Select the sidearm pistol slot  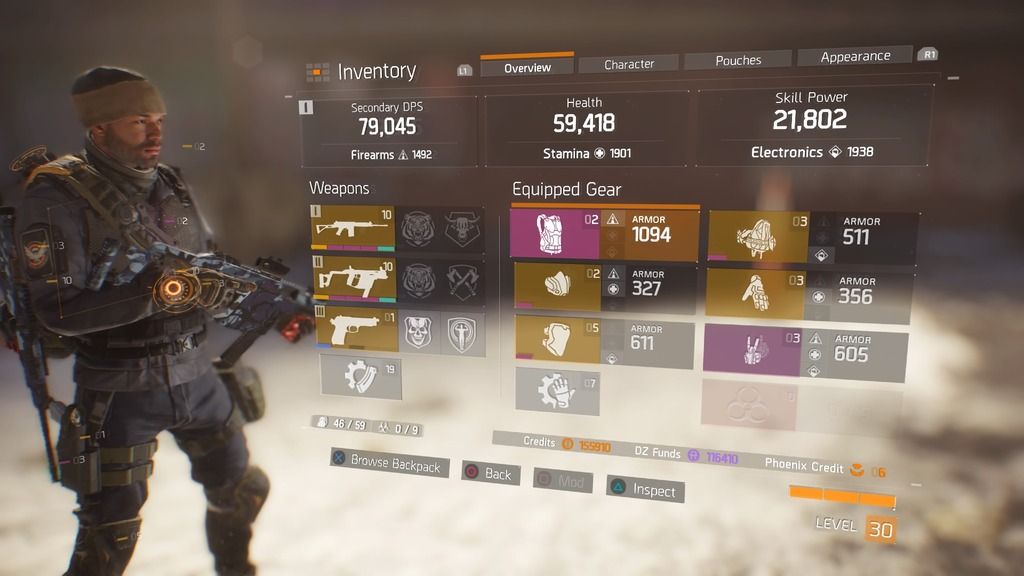click(x=357, y=331)
